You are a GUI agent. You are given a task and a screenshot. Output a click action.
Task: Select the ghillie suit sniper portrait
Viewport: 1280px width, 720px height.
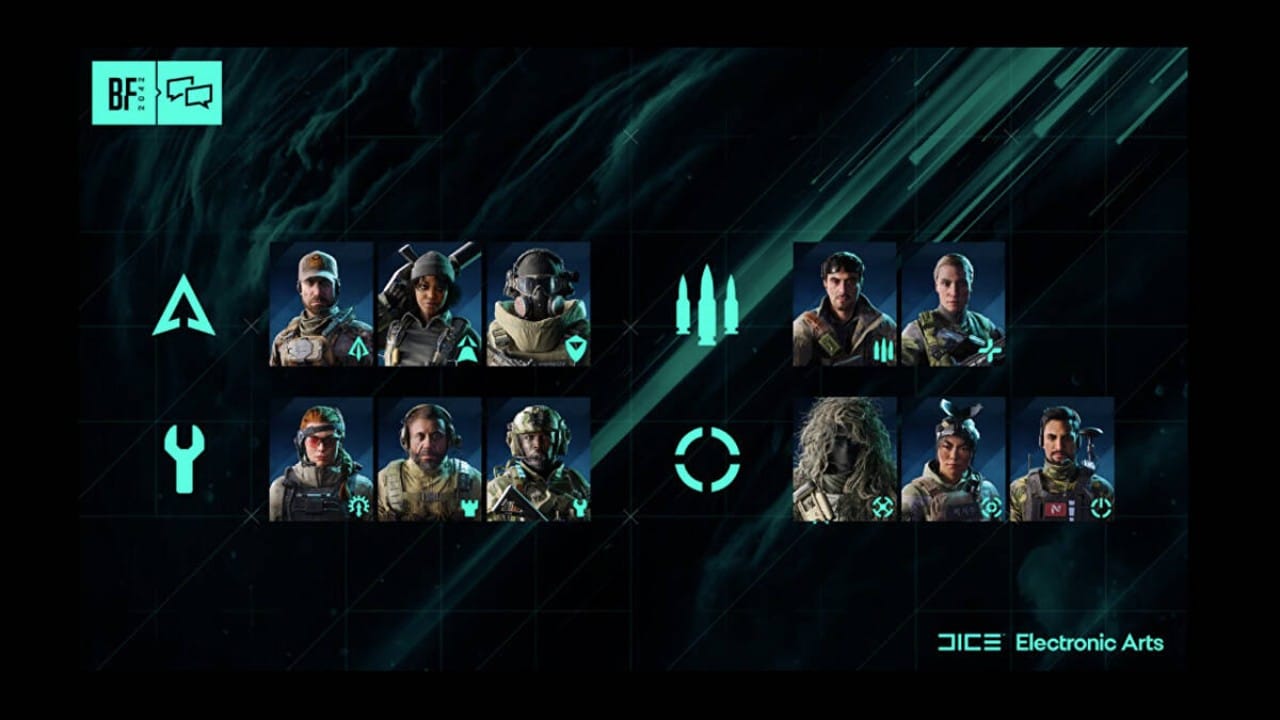point(845,459)
